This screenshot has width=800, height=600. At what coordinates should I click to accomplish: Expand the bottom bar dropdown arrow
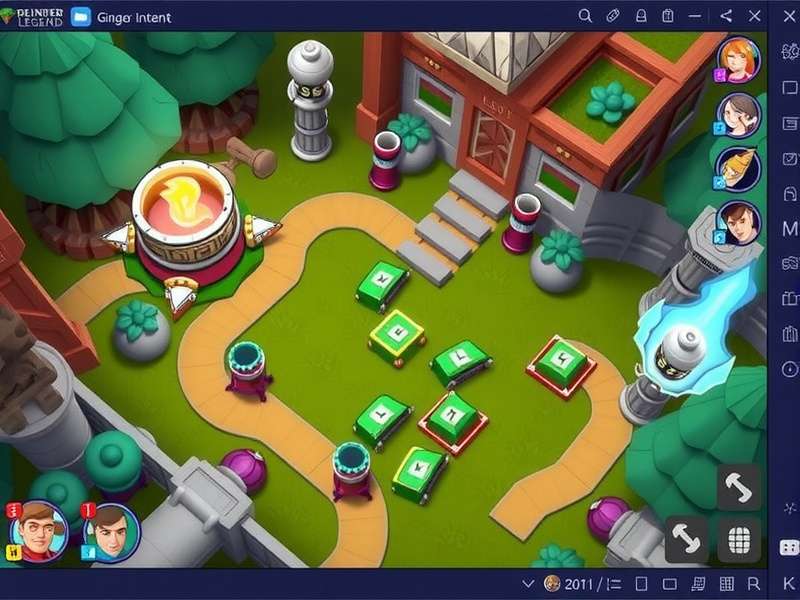(x=528, y=583)
